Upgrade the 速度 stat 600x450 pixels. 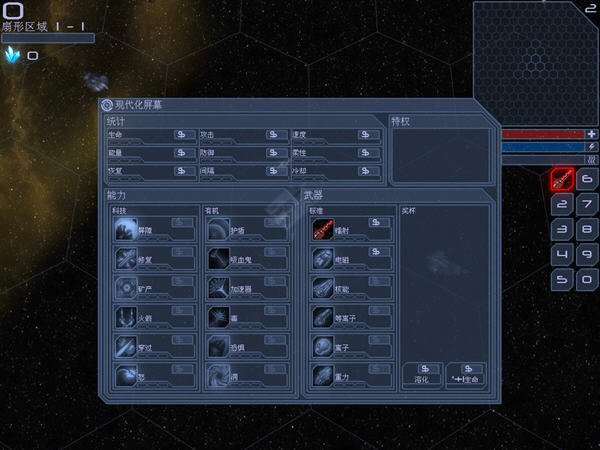click(x=368, y=134)
